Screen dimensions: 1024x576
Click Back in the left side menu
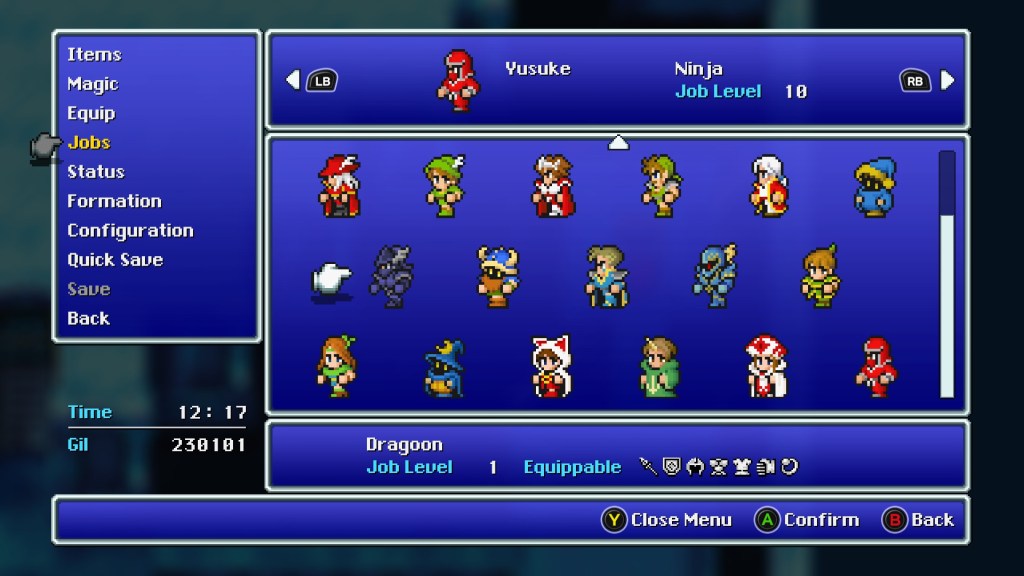tap(88, 318)
